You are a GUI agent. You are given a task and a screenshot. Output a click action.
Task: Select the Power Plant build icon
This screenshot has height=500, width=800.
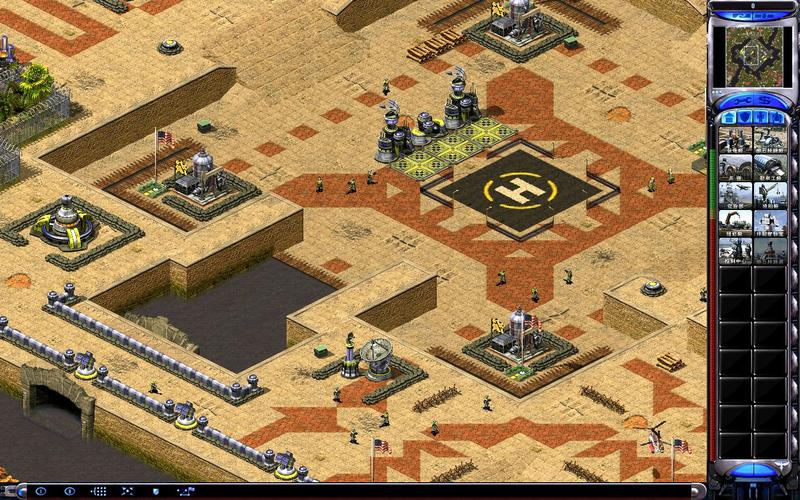[735, 140]
